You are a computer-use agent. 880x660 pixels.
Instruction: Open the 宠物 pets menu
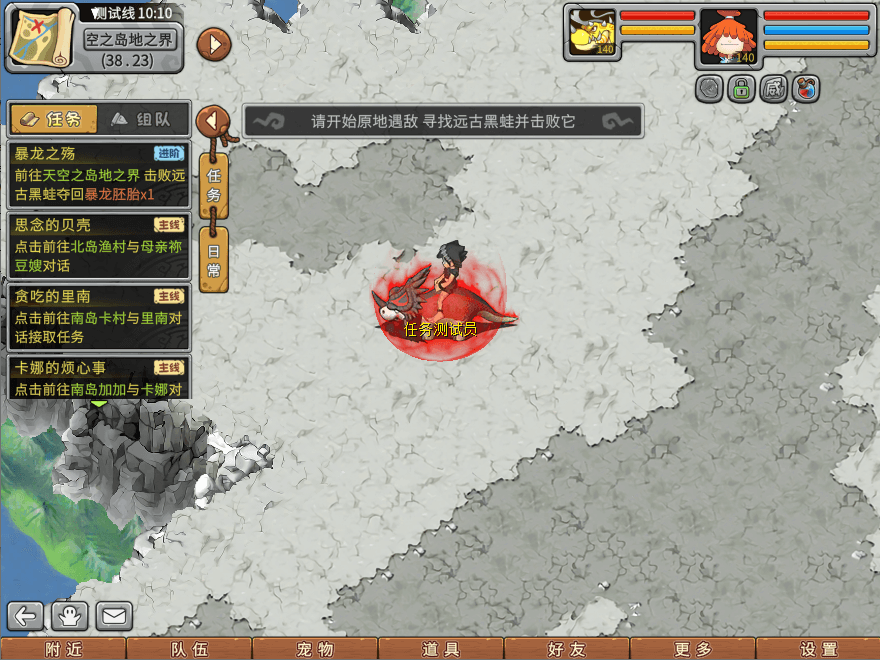tap(314, 649)
